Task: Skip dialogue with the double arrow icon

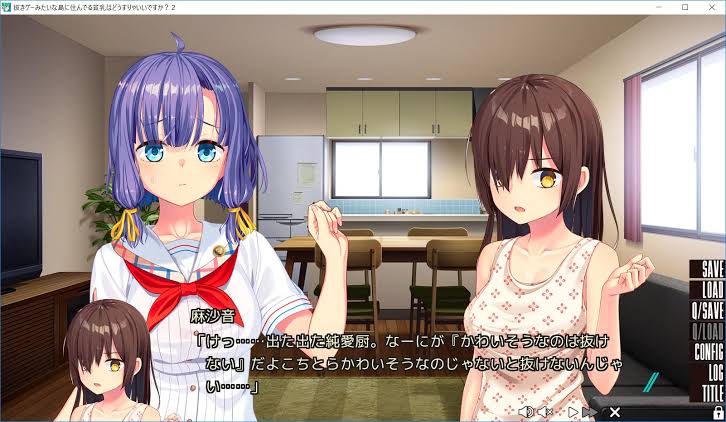Action: click(591, 411)
